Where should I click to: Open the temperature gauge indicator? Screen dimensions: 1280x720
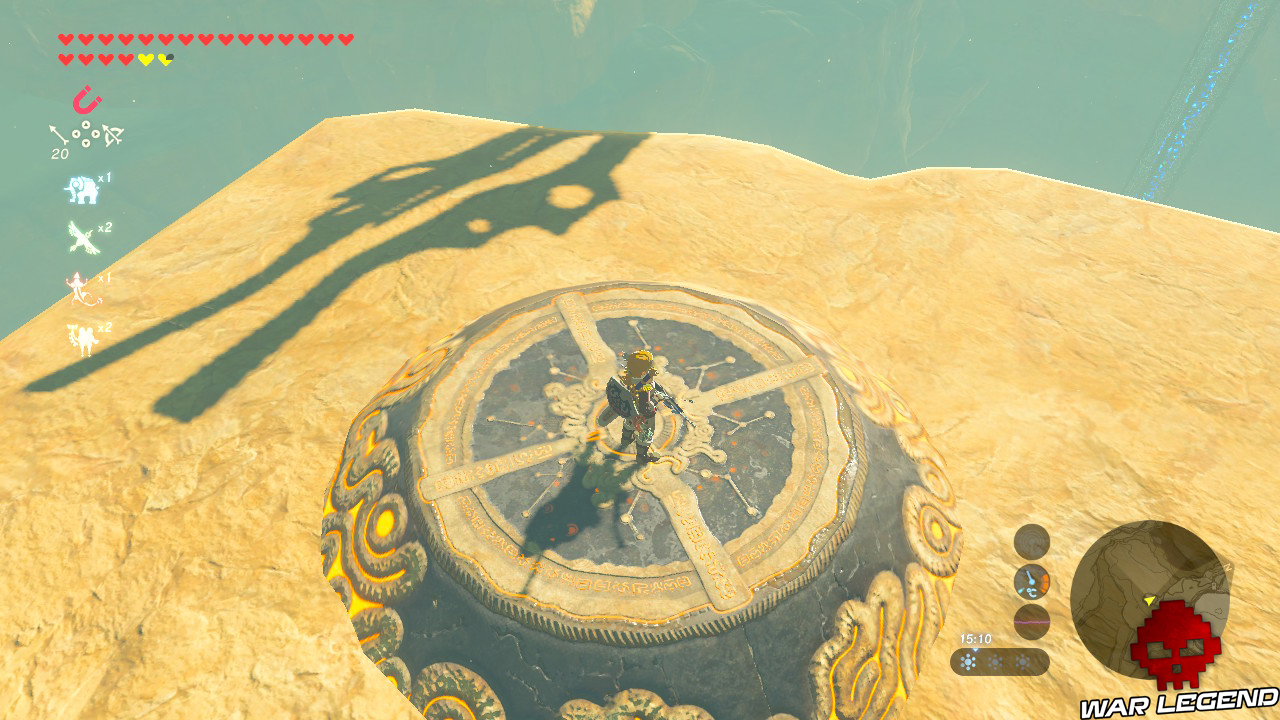pyautogui.click(x=1032, y=580)
